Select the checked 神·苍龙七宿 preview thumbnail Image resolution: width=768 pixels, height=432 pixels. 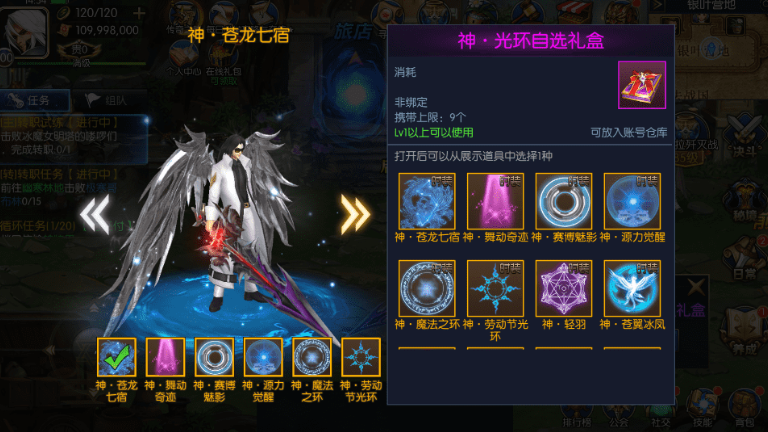click(117, 358)
